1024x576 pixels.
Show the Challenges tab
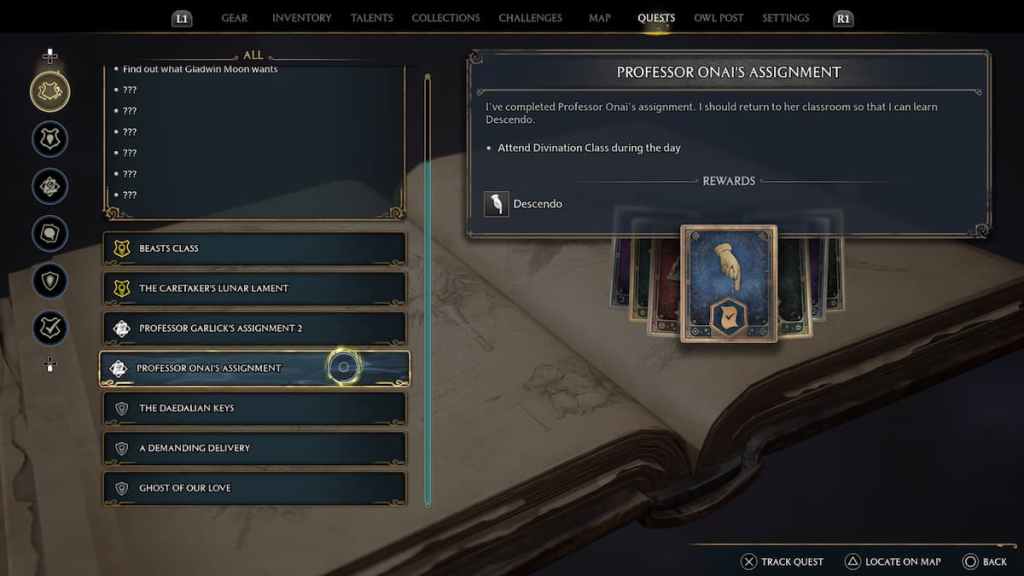pos(530,18)
